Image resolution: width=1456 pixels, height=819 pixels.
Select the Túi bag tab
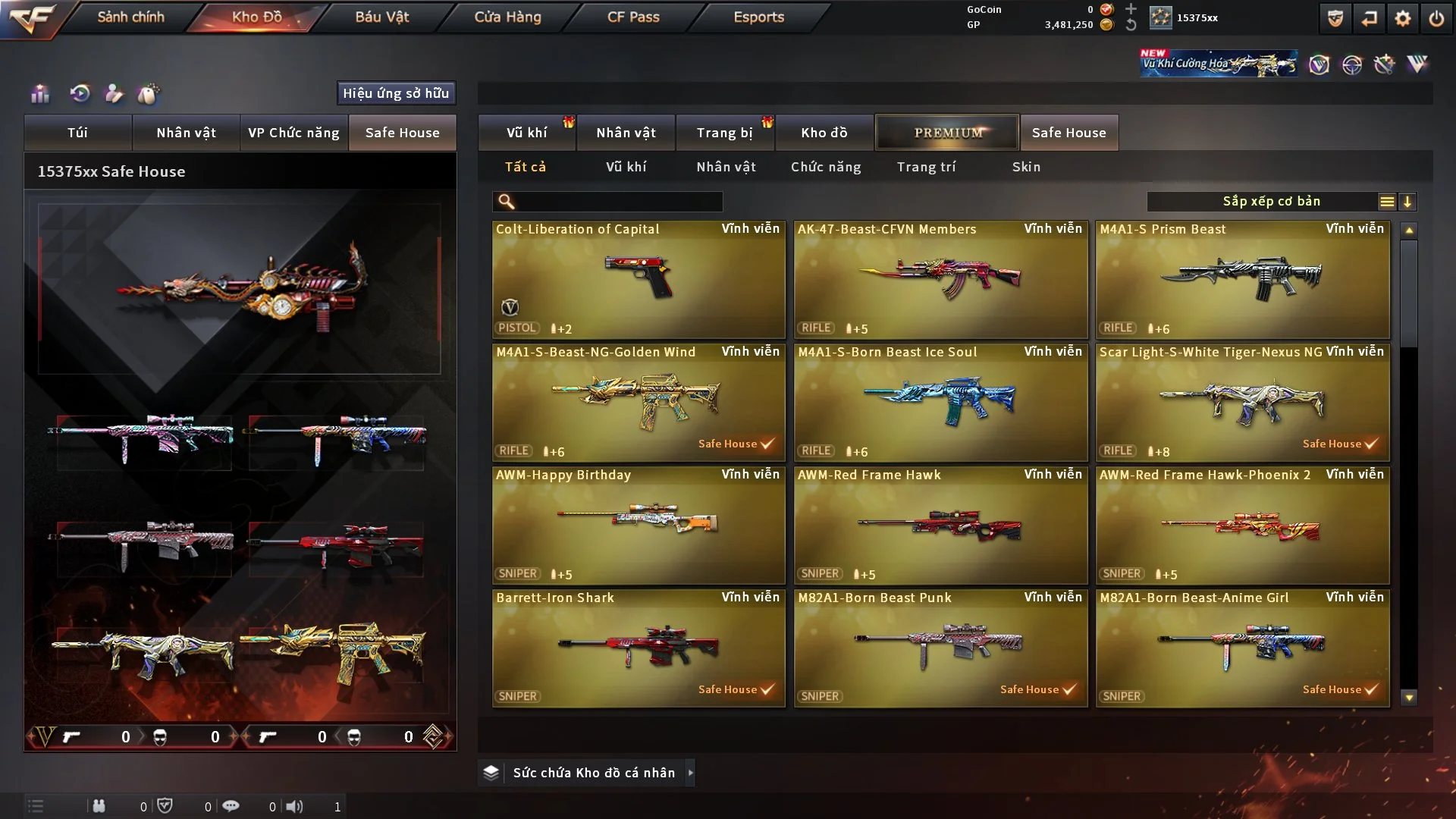click(x=77, y=133)
